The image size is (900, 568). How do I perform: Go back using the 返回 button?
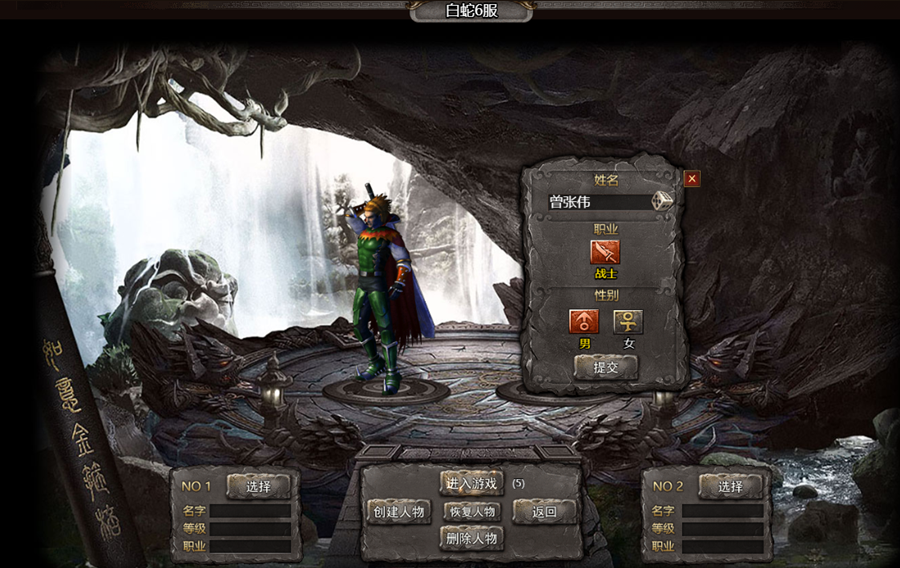545,512
